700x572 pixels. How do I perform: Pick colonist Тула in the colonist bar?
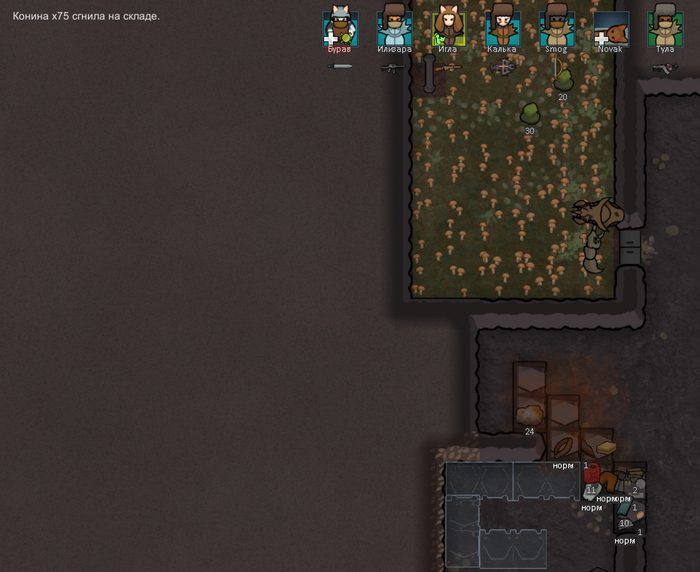tap(664, 27)
